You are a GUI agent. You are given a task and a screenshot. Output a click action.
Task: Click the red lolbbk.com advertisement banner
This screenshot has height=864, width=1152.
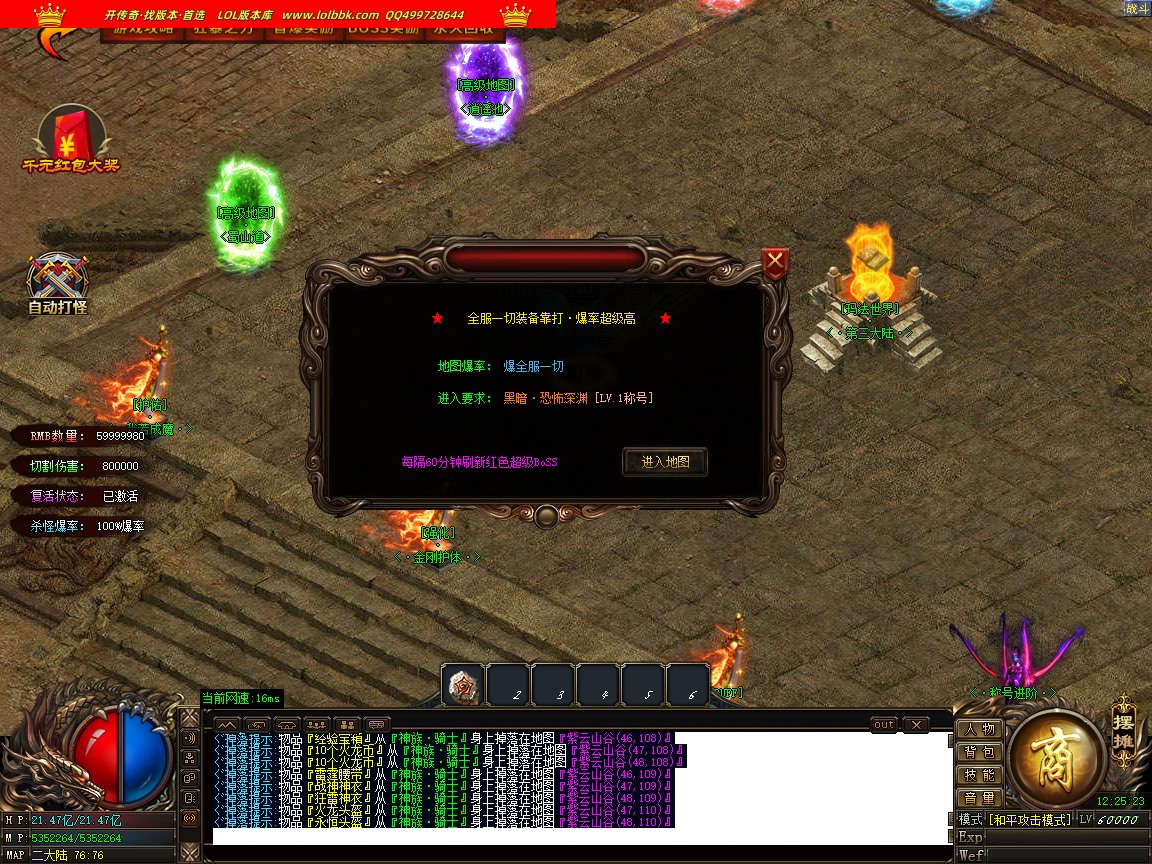pos(278,14)
